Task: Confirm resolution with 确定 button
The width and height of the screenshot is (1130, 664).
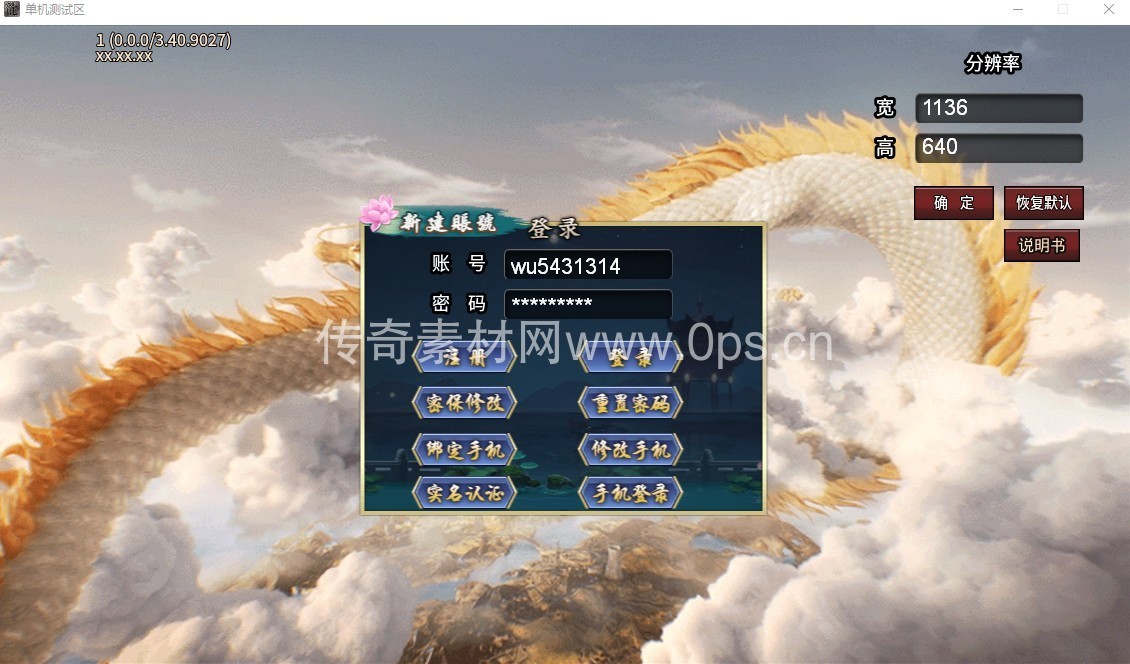Action: coord(953,203)
